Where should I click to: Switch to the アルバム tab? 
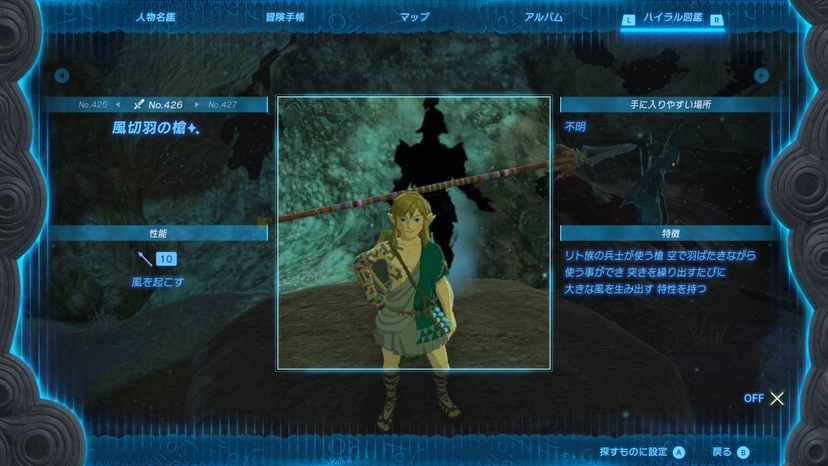pos(543,18)
